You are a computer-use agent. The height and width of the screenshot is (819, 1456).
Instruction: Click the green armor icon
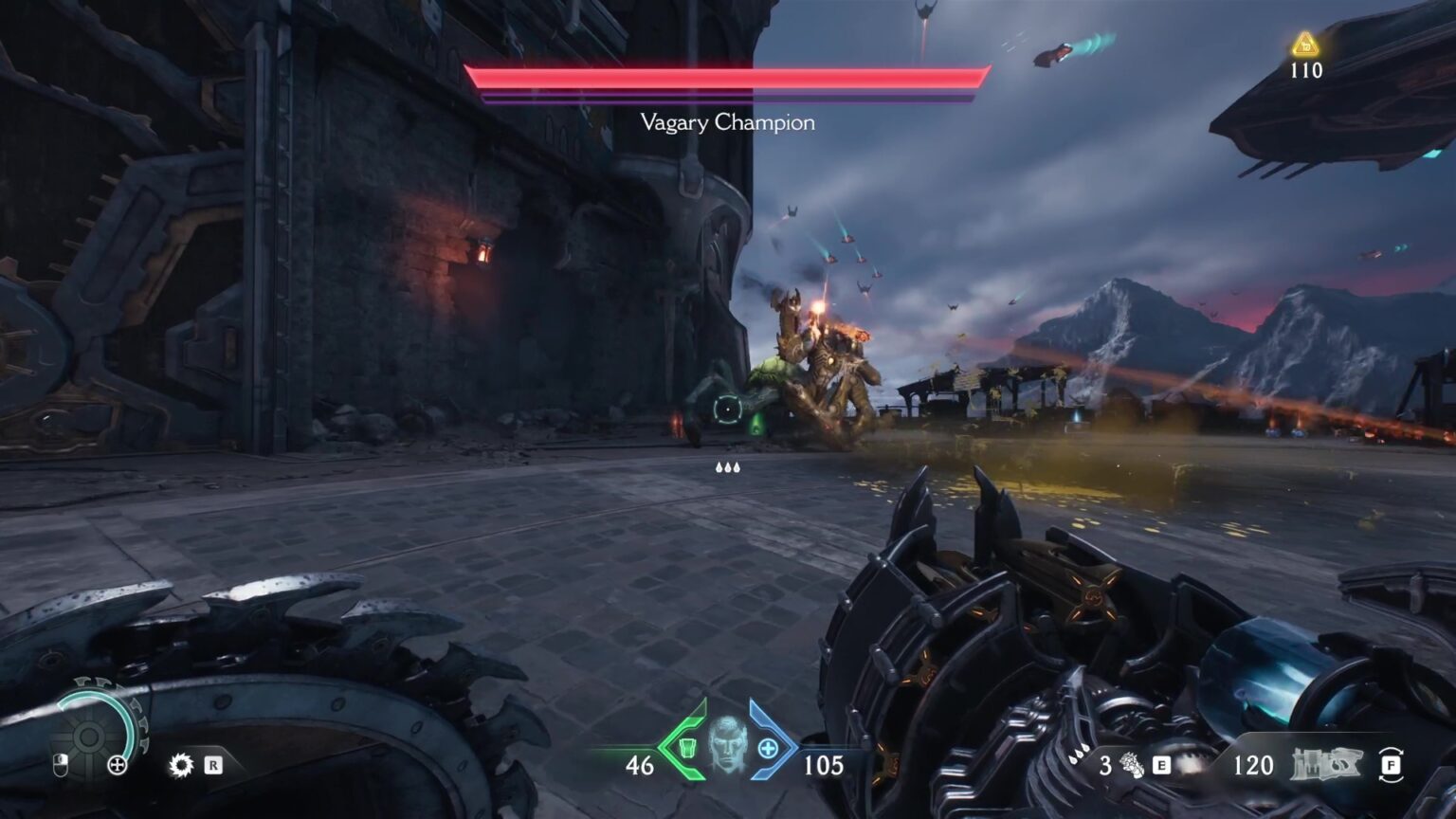coord(688,747)
